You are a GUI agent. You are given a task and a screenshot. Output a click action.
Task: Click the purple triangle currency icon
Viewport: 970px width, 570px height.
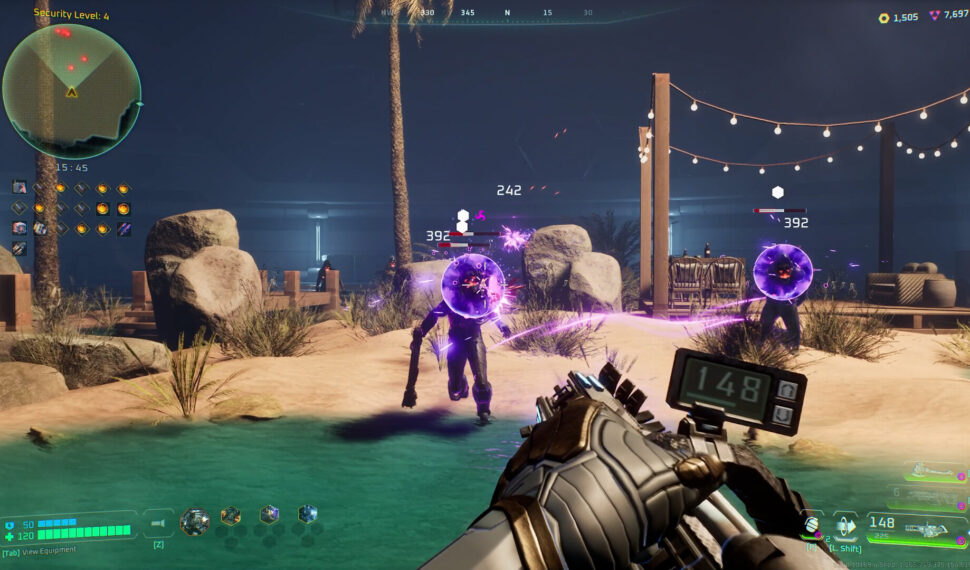[936, 17]
